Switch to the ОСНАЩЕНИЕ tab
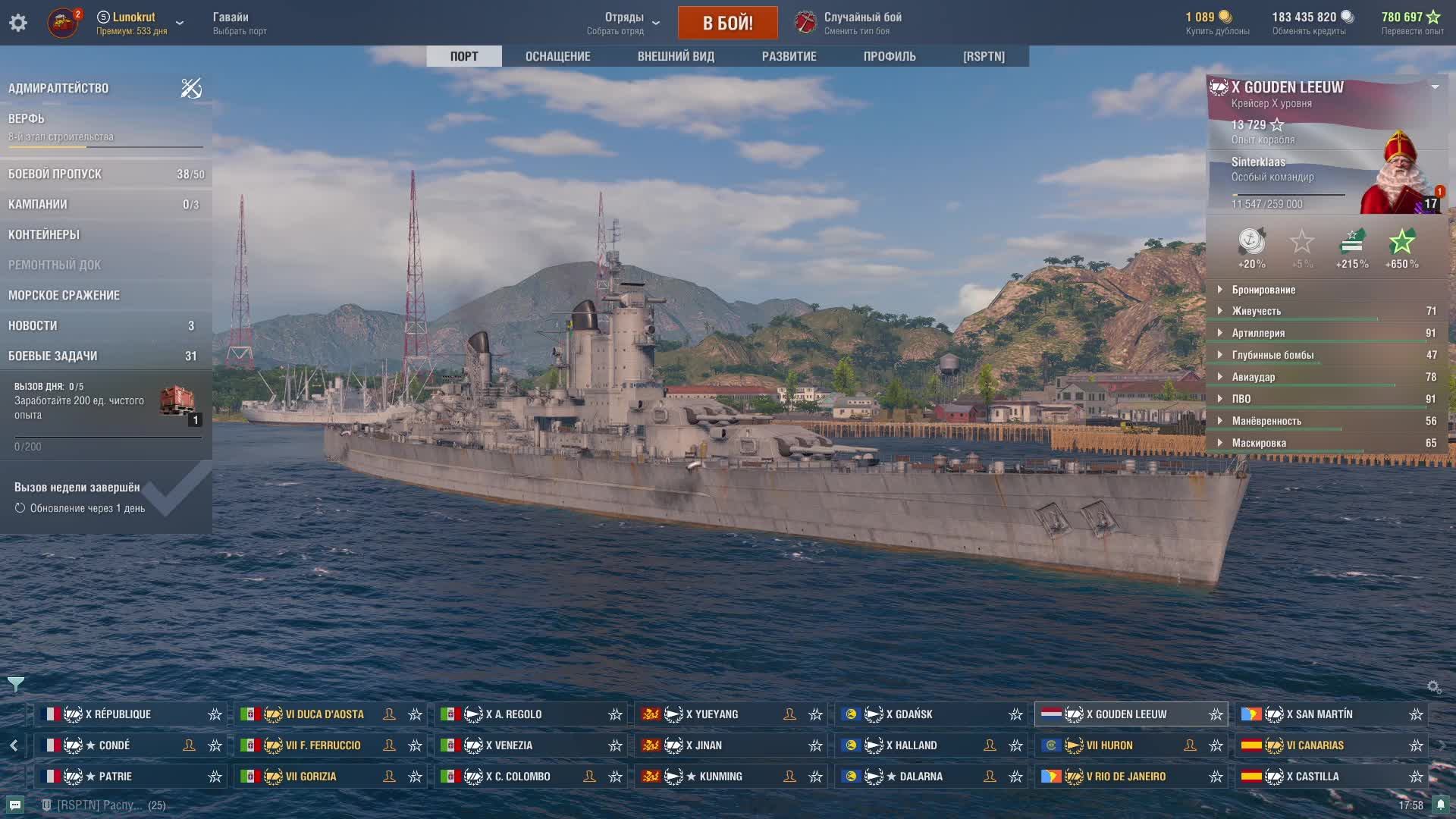 click(557, 56)
